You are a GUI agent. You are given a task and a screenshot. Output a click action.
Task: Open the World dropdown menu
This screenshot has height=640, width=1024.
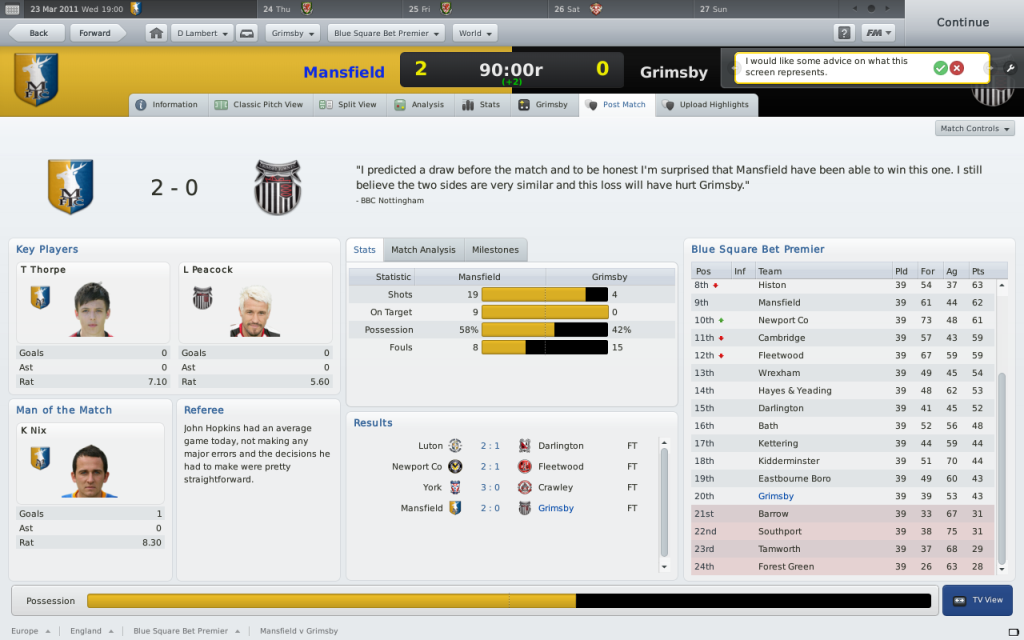coord(474,33)
